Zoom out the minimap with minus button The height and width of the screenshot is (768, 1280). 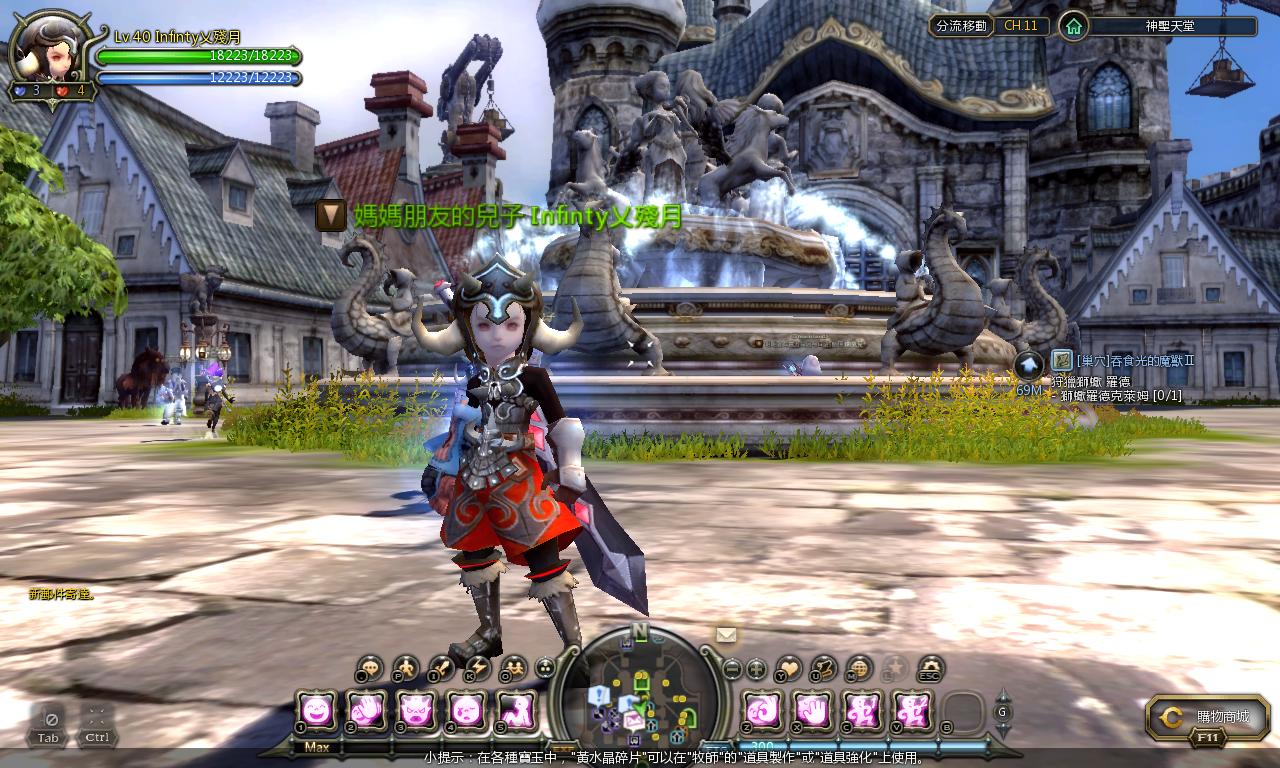pyautogui.click(x=732, y=668)
